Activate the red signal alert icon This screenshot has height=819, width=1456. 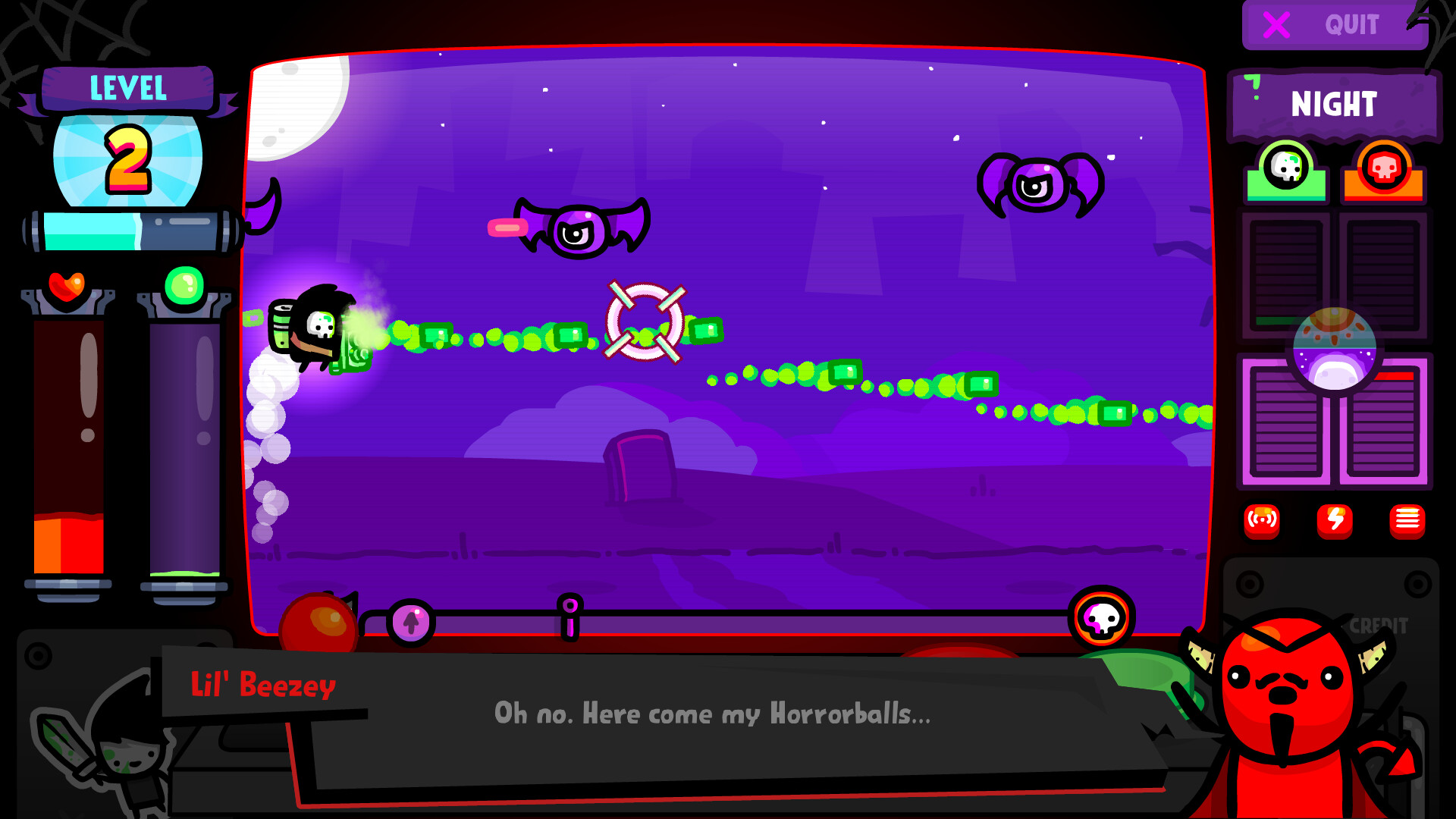[1261, 520]
